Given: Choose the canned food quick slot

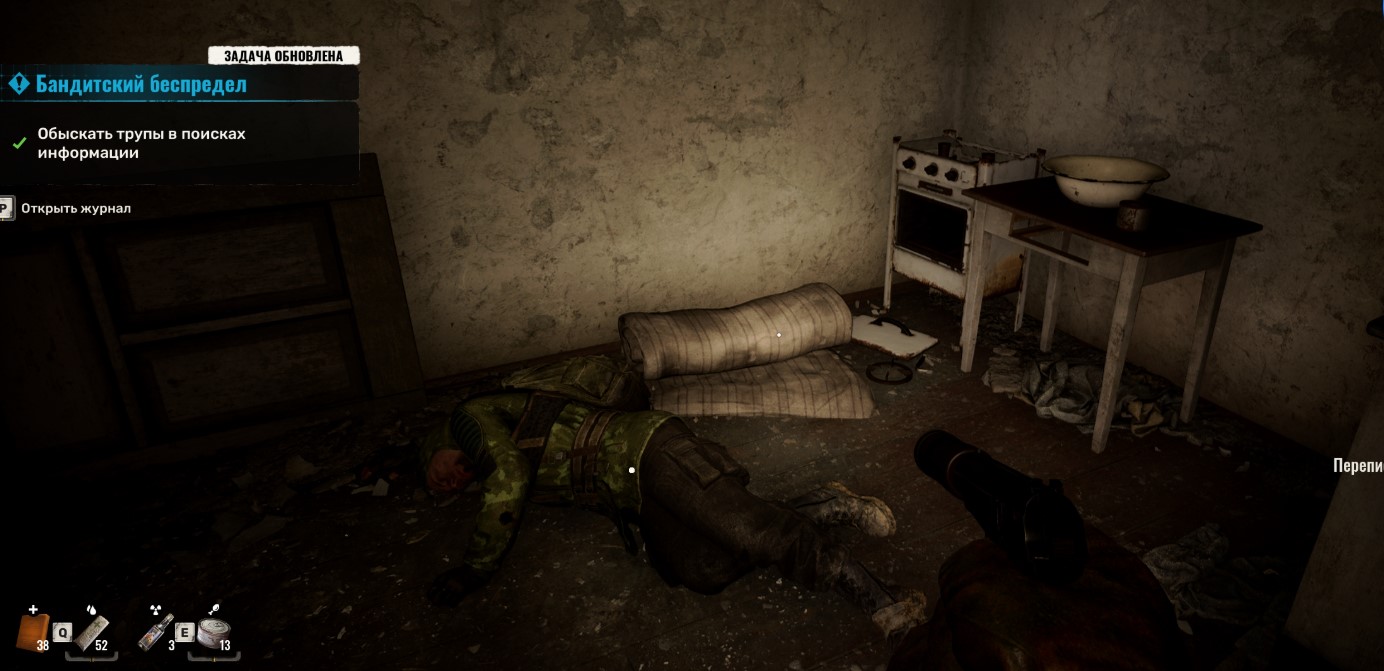Looking at the screenshot, I should coord(212,632).
